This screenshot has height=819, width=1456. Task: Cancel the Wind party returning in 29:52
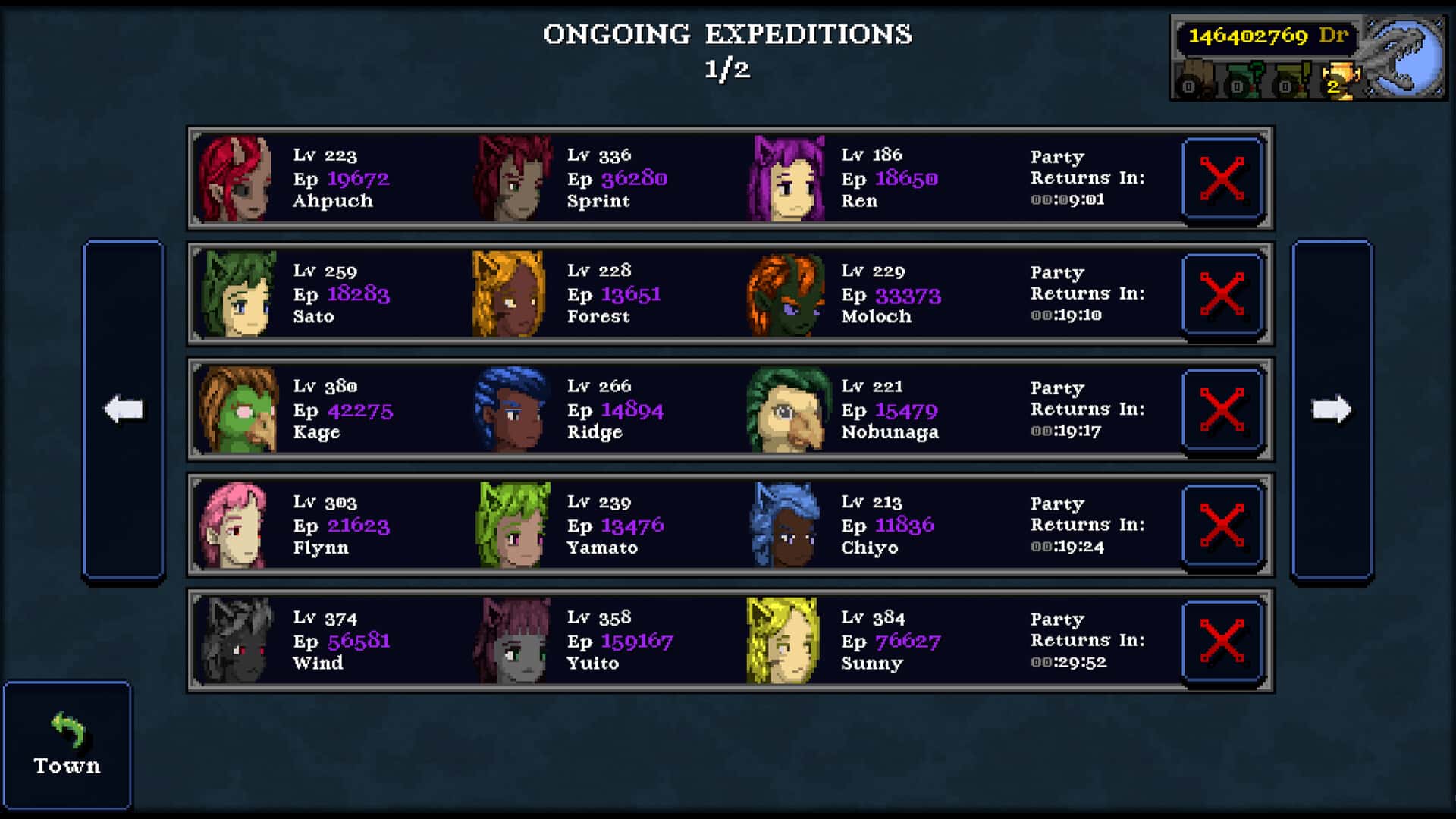pyautogui.click(x=1222, y=641)
